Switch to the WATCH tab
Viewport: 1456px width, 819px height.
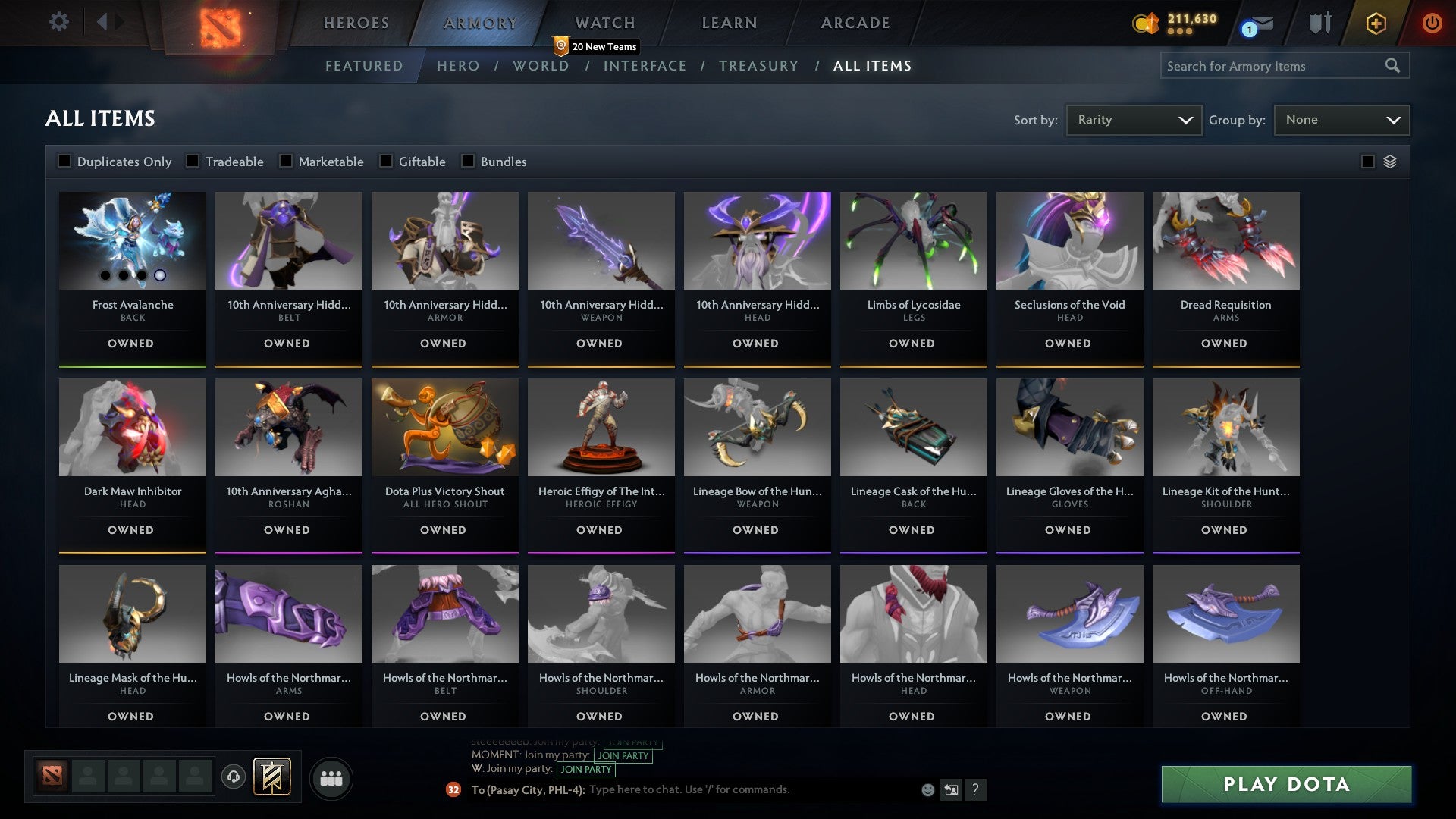[x=604, y=23]
